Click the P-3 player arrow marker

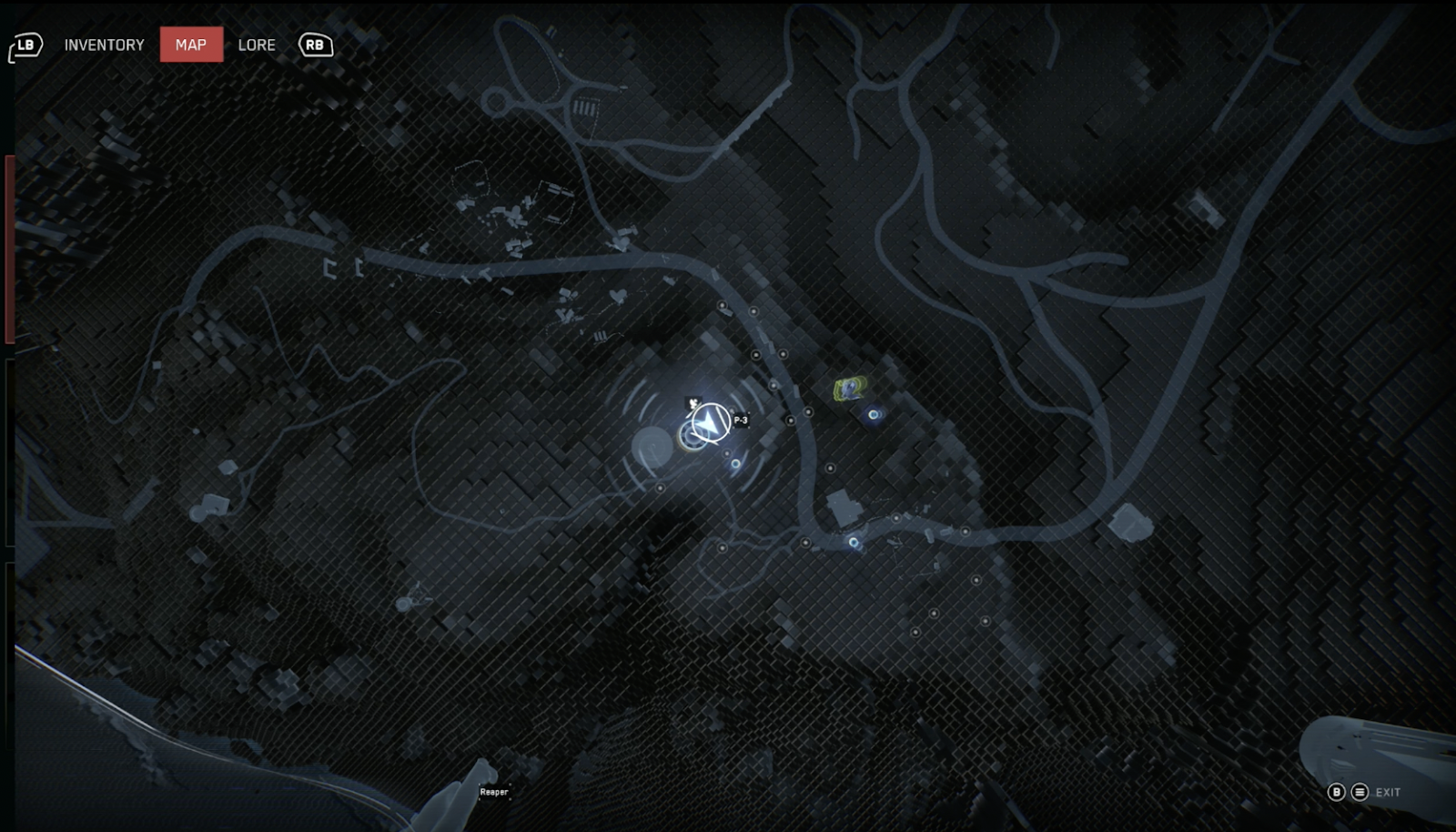coord(710,422)
